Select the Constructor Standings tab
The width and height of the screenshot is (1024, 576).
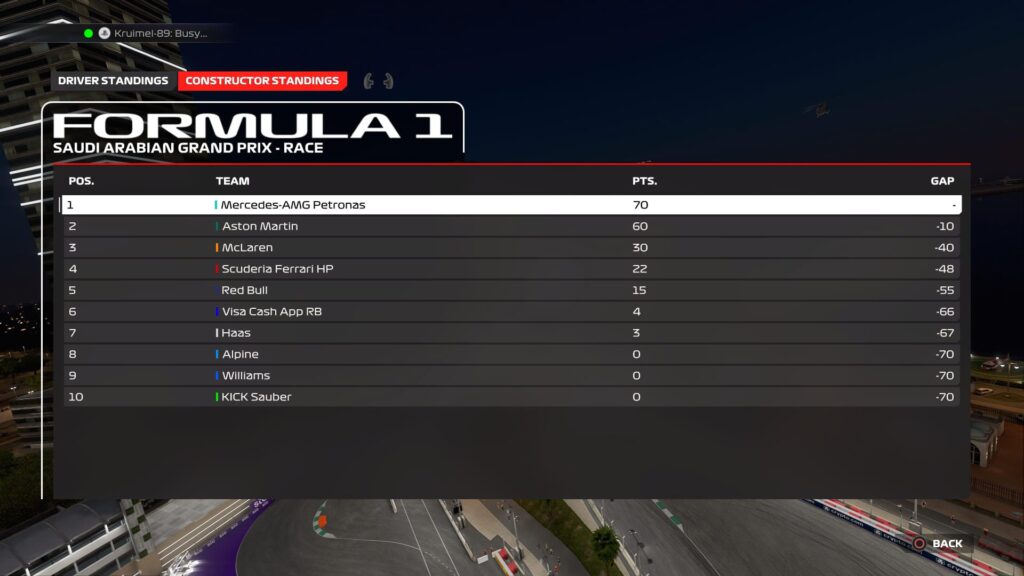(x=262, y=81)
